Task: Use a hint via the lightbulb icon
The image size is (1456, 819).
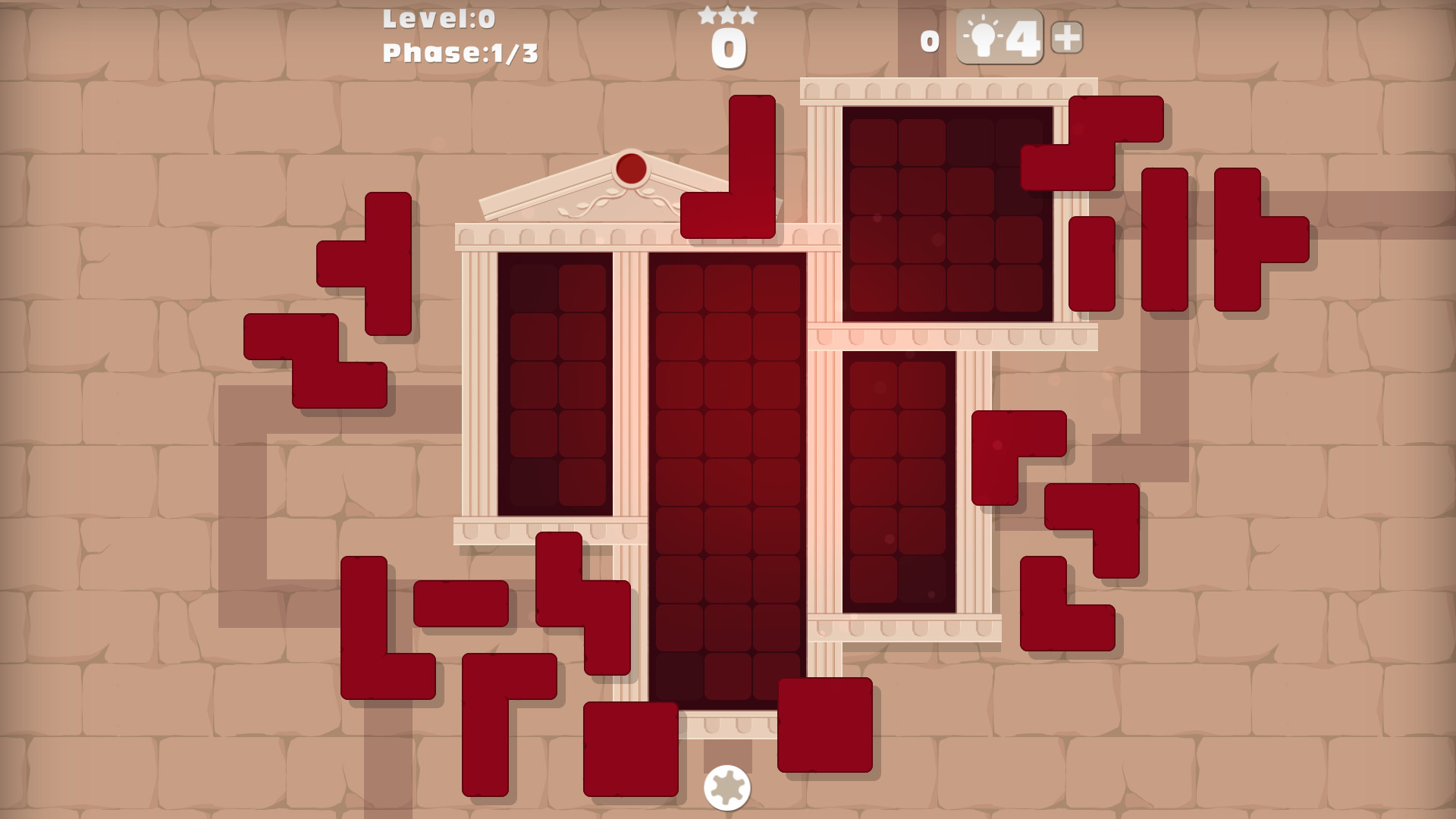Action: click(x=983, y=36)
